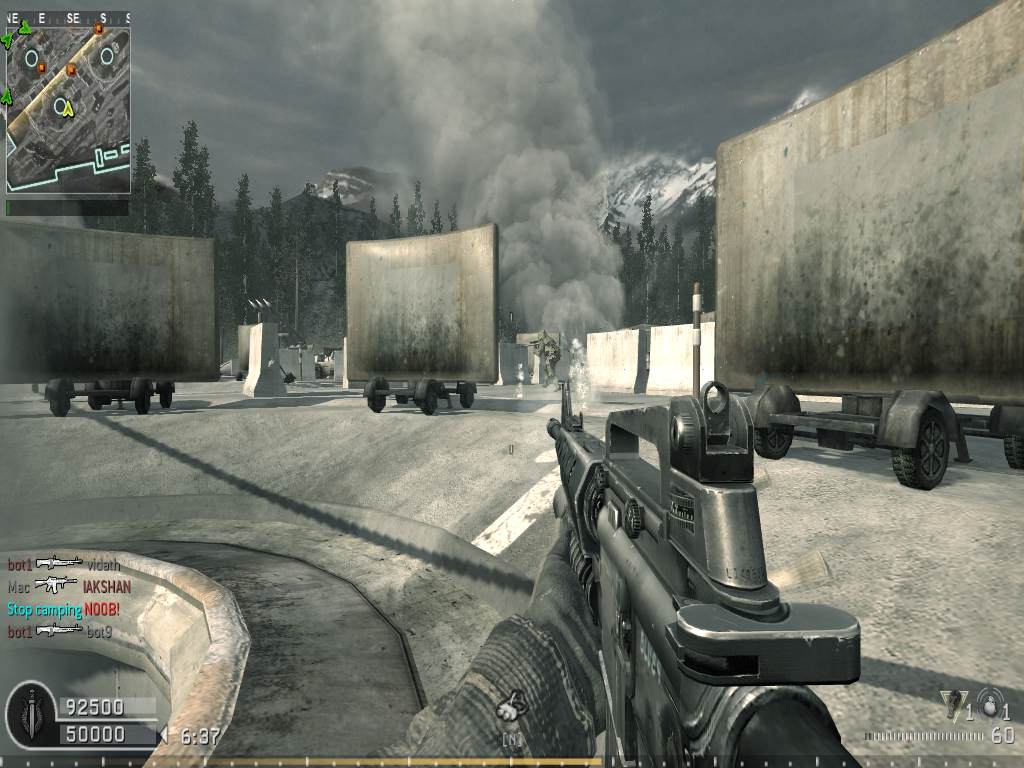The height and width of the screenshot is (768, 1024).
Task: Click the bot1 killed vidath kill feed entry
Action: 63,565
